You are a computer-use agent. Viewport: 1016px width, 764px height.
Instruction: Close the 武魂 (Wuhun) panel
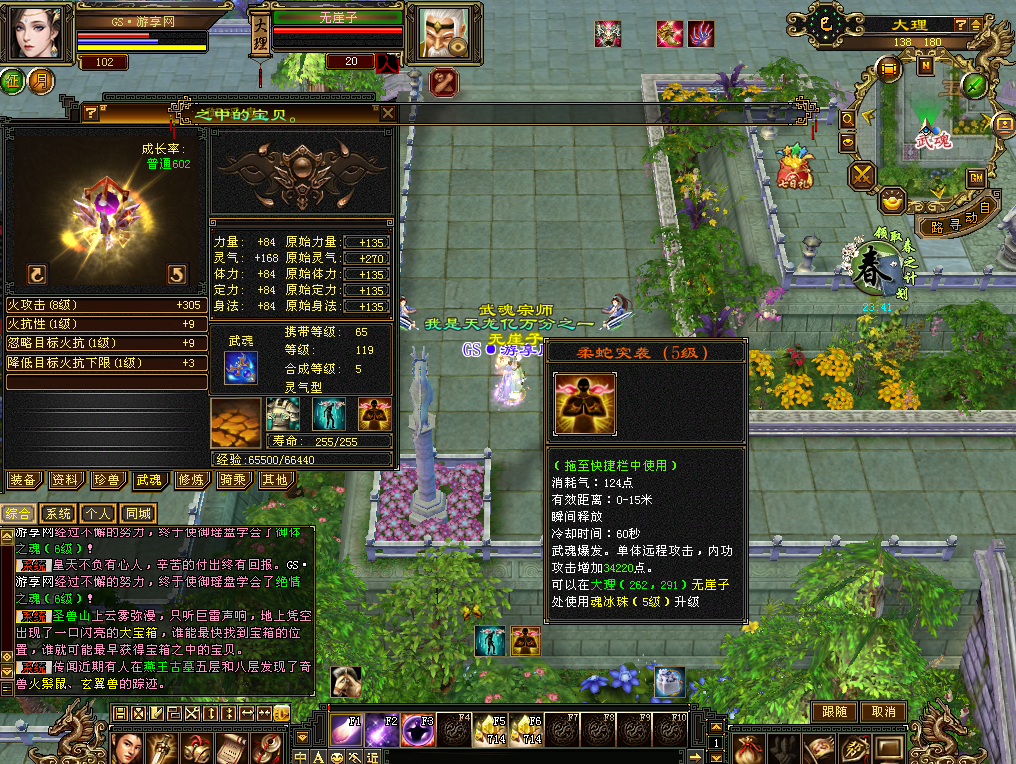[388, 113]
